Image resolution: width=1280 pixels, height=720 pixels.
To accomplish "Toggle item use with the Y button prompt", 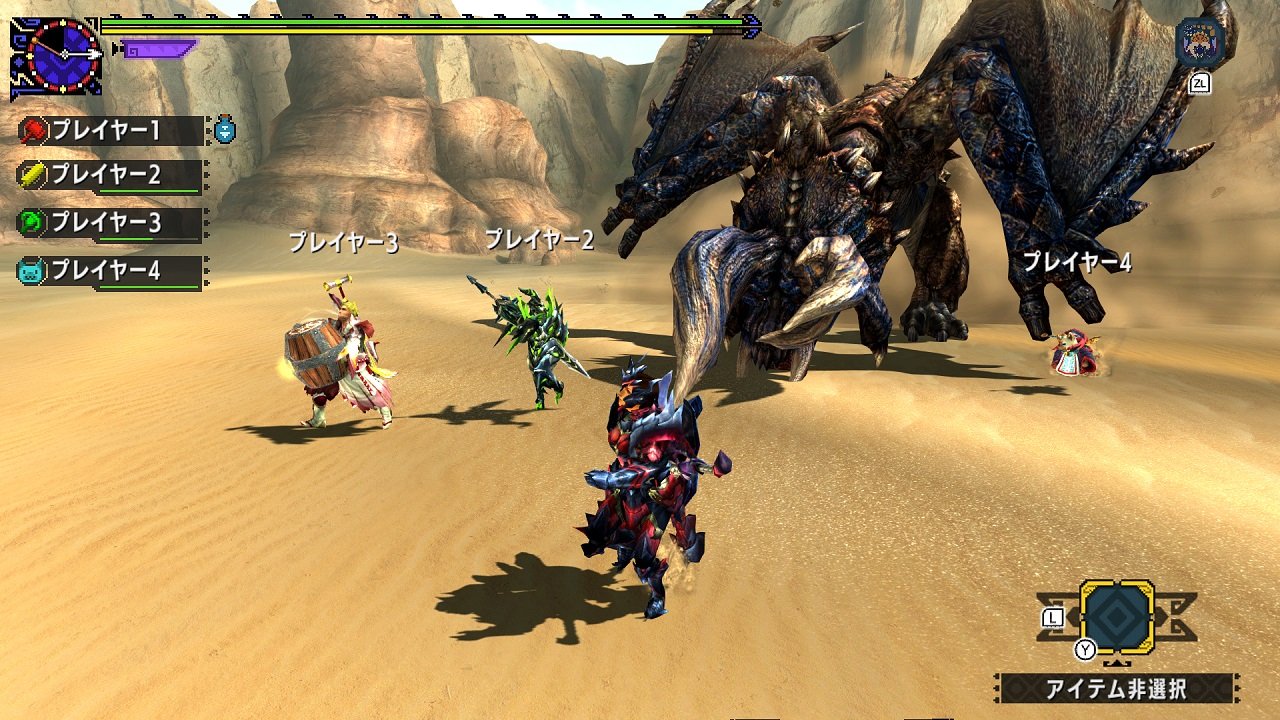I will pyautogui.click(x=1084, y=649).
